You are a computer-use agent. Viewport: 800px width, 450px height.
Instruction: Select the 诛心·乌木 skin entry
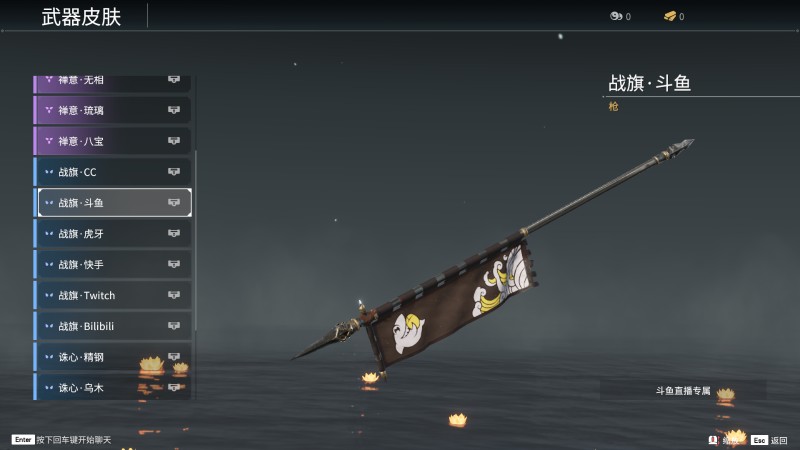point(112,387)
